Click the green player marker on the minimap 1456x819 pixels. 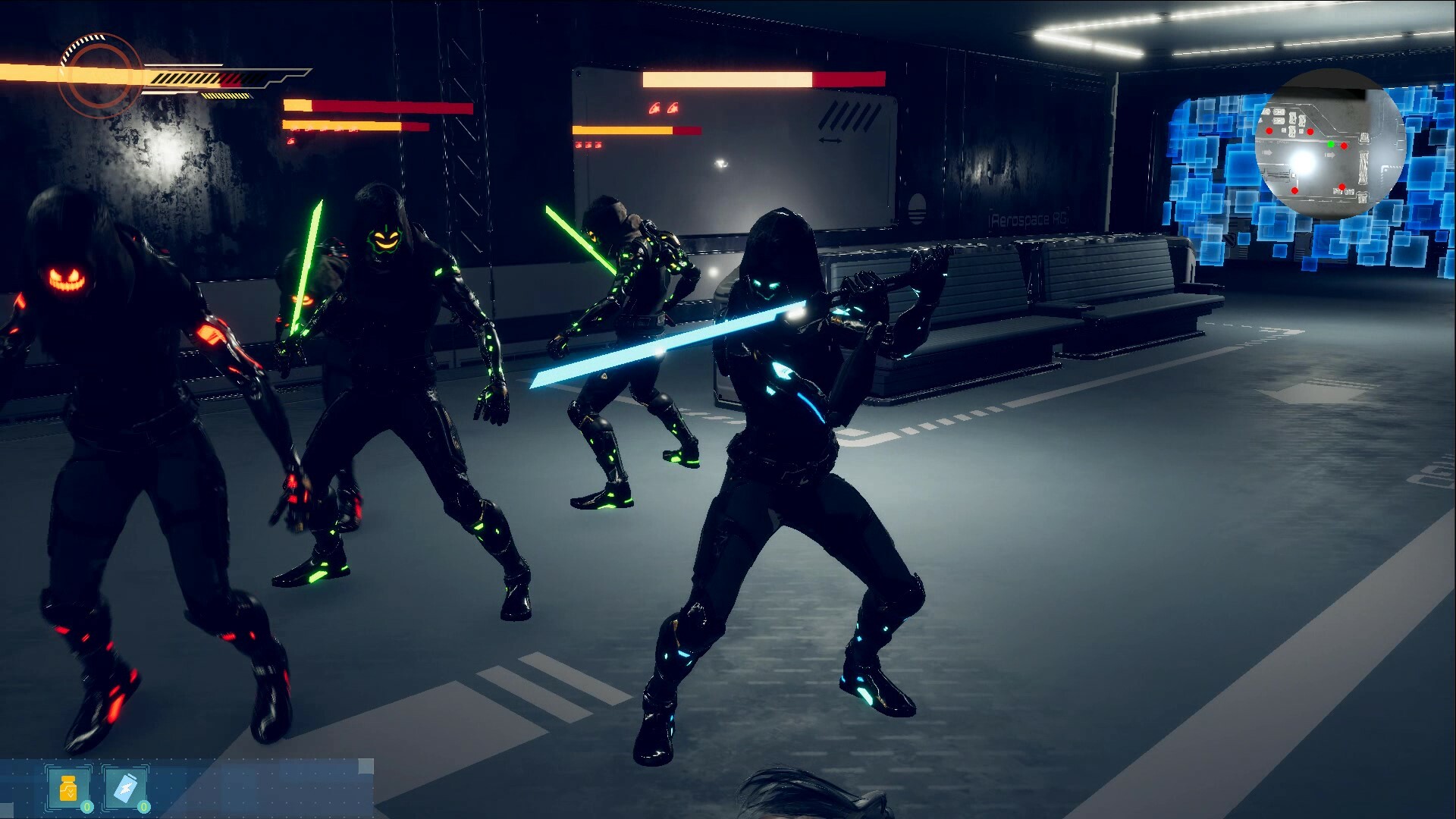(x=1330, y=145)
